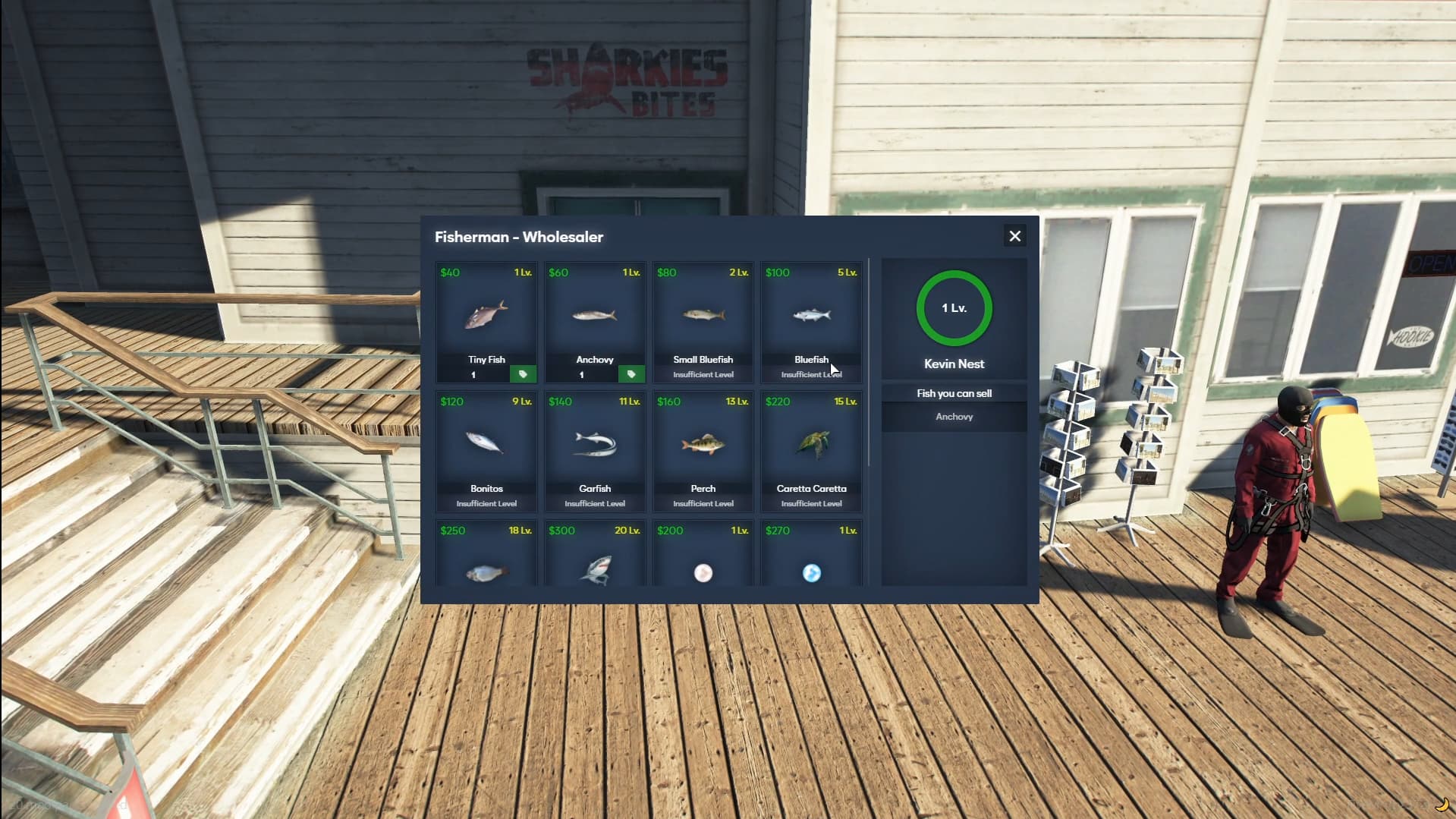Select Anchovy under Fish you can sell
The image size is (1456, 819).
pyautogui.click(x=954, y=416)
